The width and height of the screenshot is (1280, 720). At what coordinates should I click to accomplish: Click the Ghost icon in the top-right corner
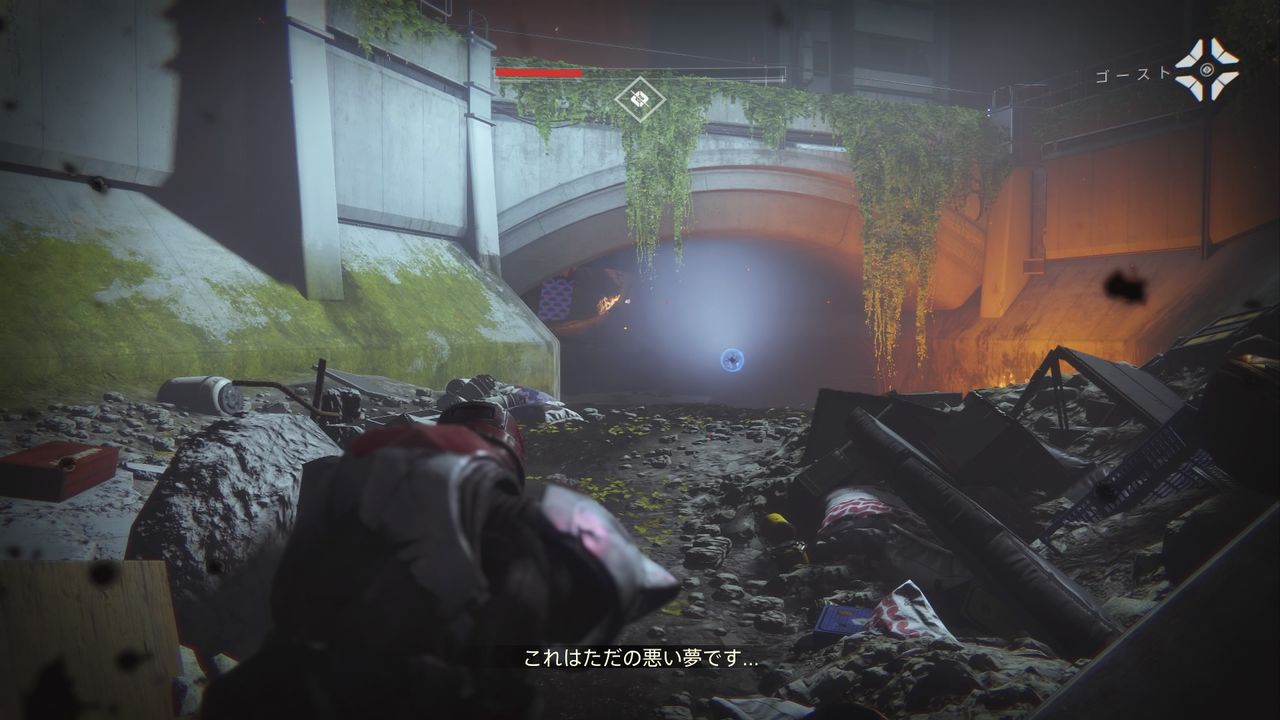tap(1207, 69)
